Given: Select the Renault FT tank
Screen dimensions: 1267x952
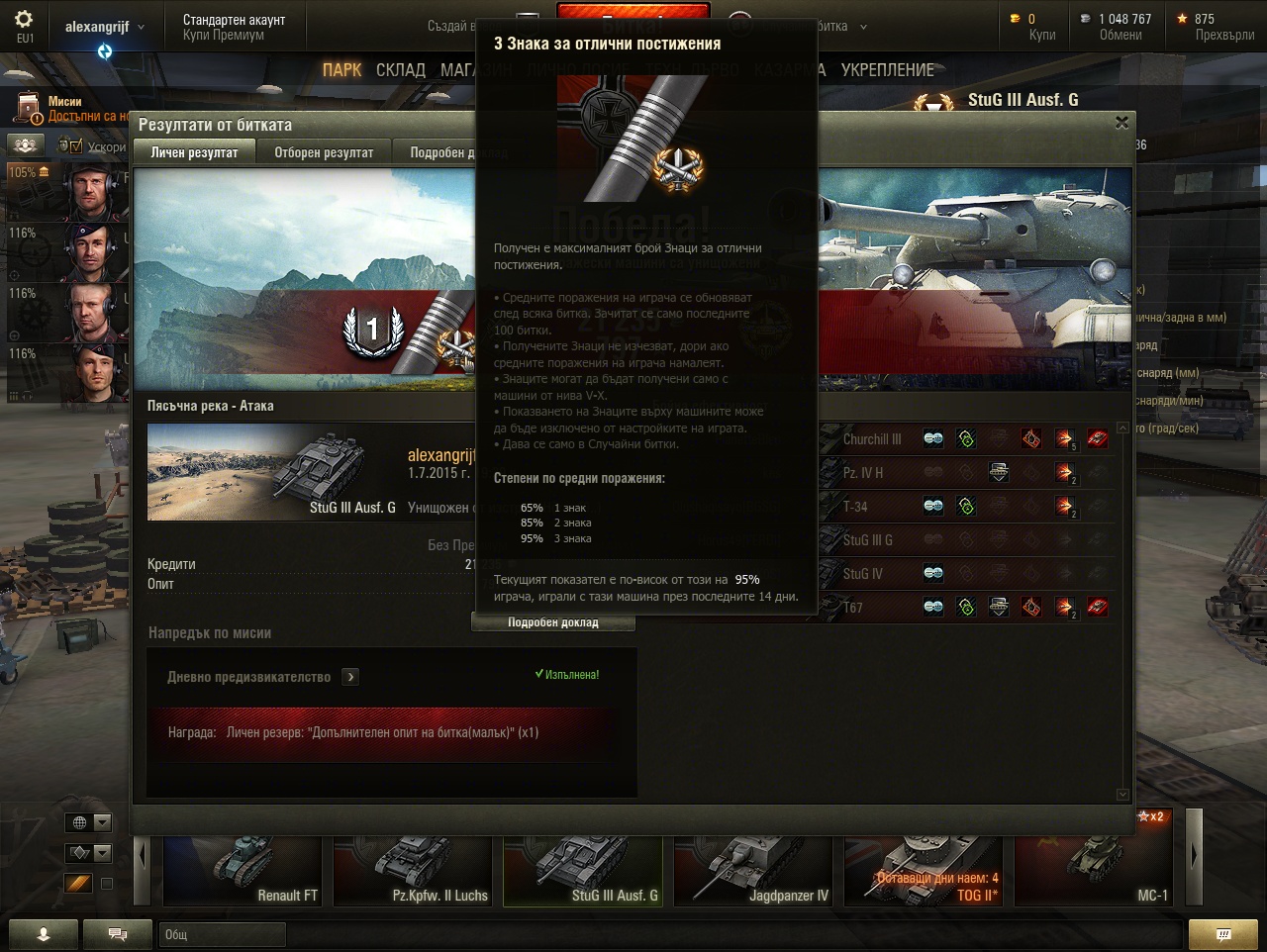Looking at the screenshot, I should click(x=244, y=870).
